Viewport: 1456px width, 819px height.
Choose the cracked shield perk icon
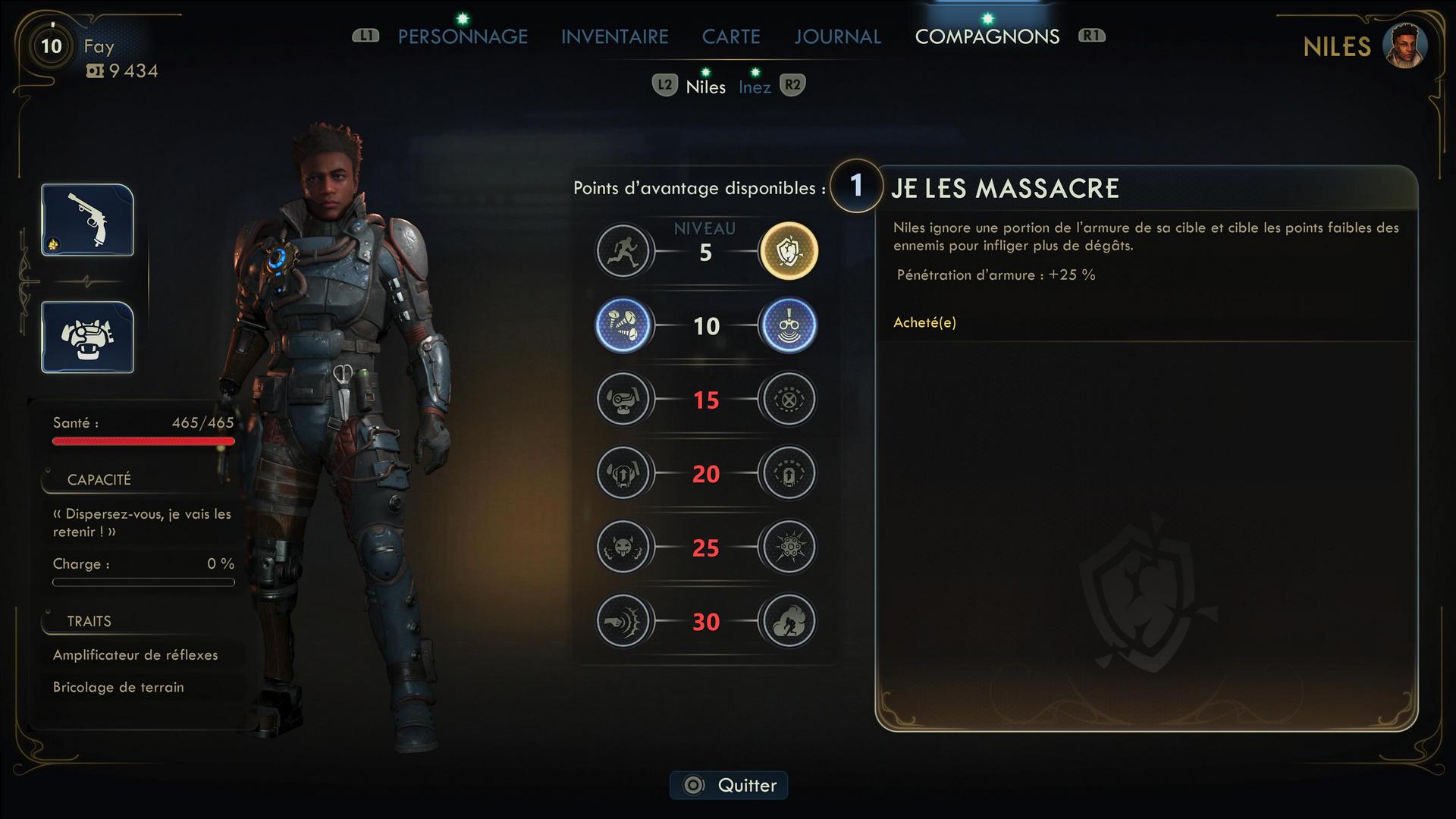[789, 251]
